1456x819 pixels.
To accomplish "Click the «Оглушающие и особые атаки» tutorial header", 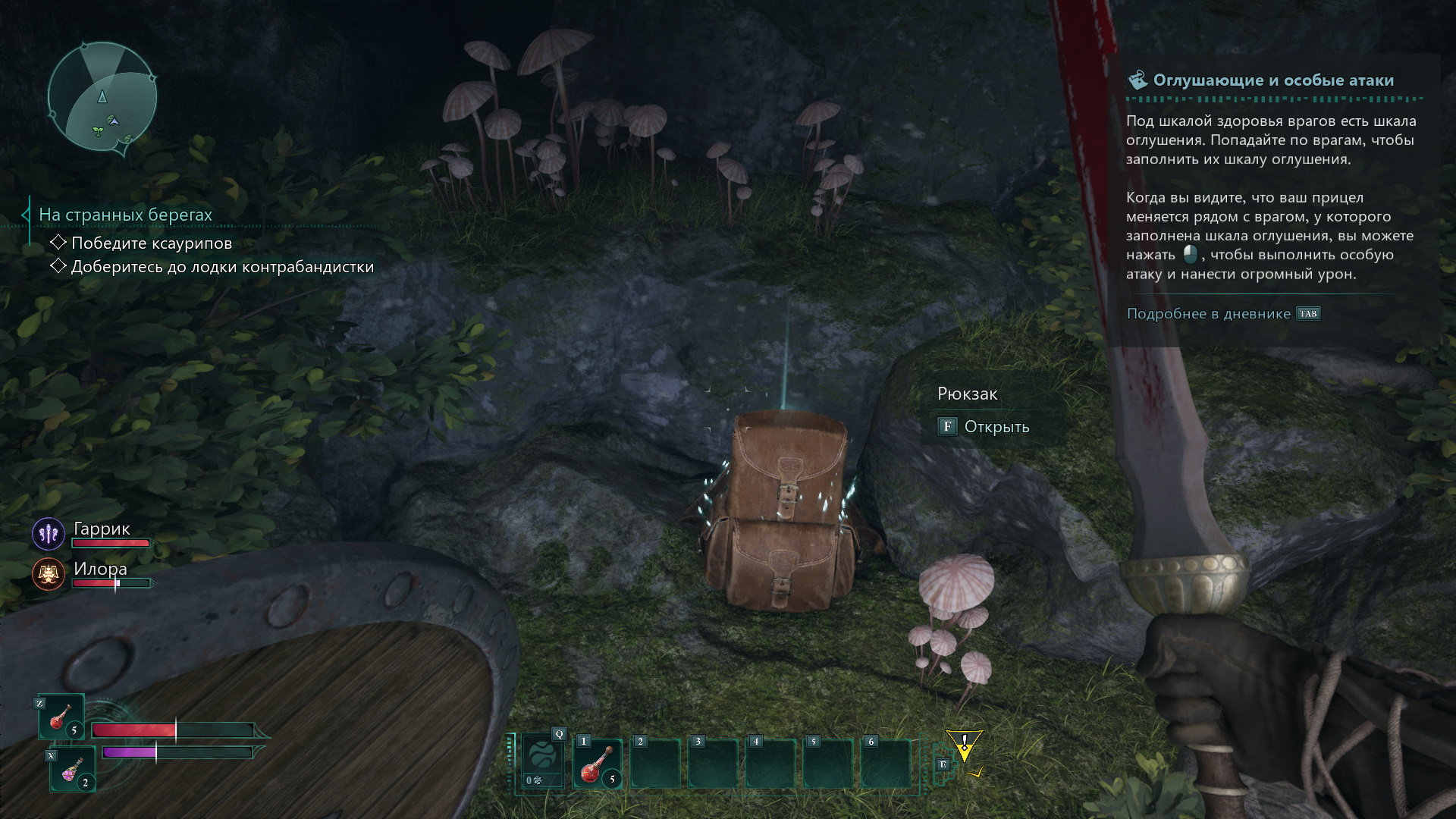I will click(x=1272, y=80).
